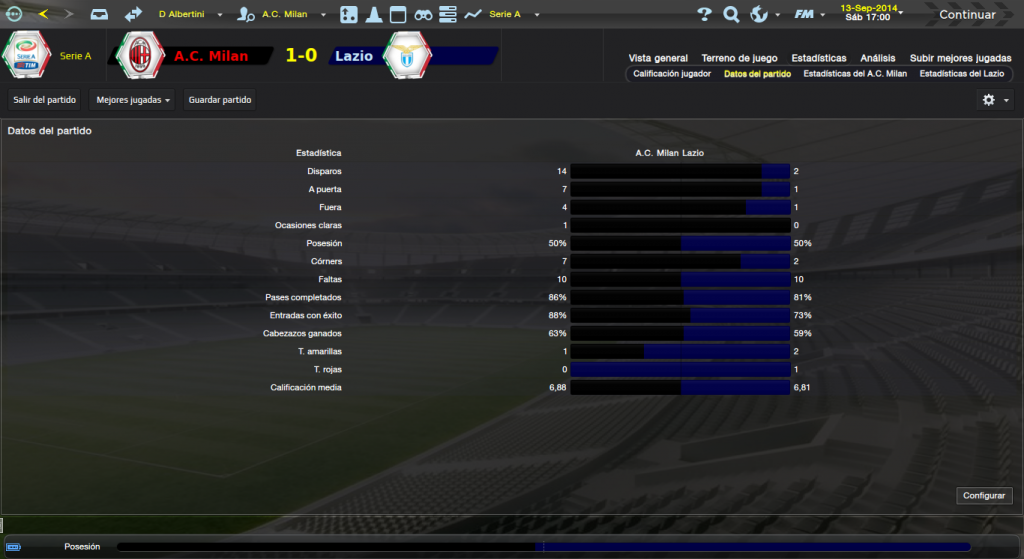Open the gear settings dropdown

(x=993, y=100)
